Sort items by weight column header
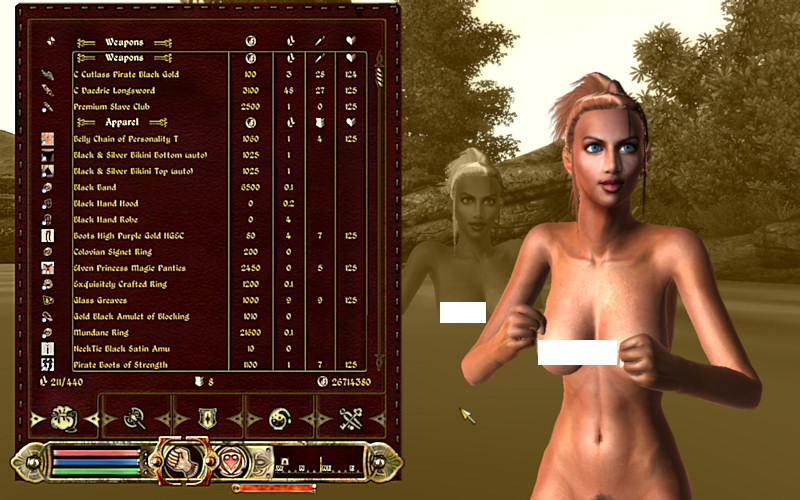The width and height of the screenshot is (800, 500). [288, 43]
